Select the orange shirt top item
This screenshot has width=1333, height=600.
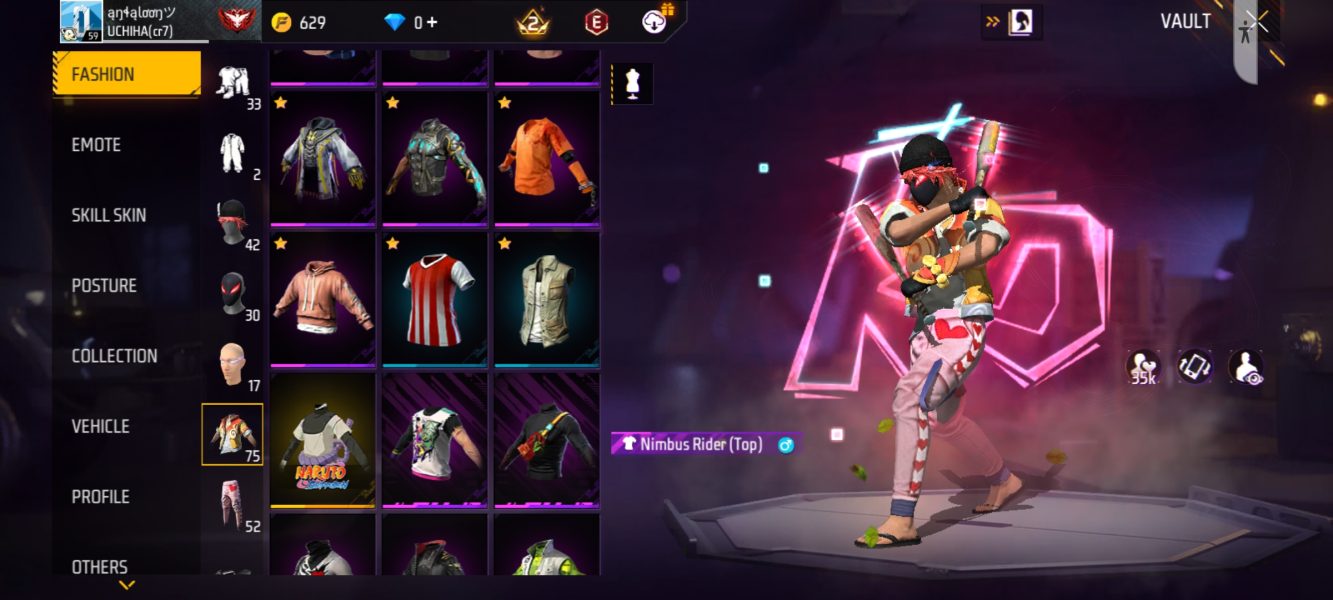[x=546, y=158]
